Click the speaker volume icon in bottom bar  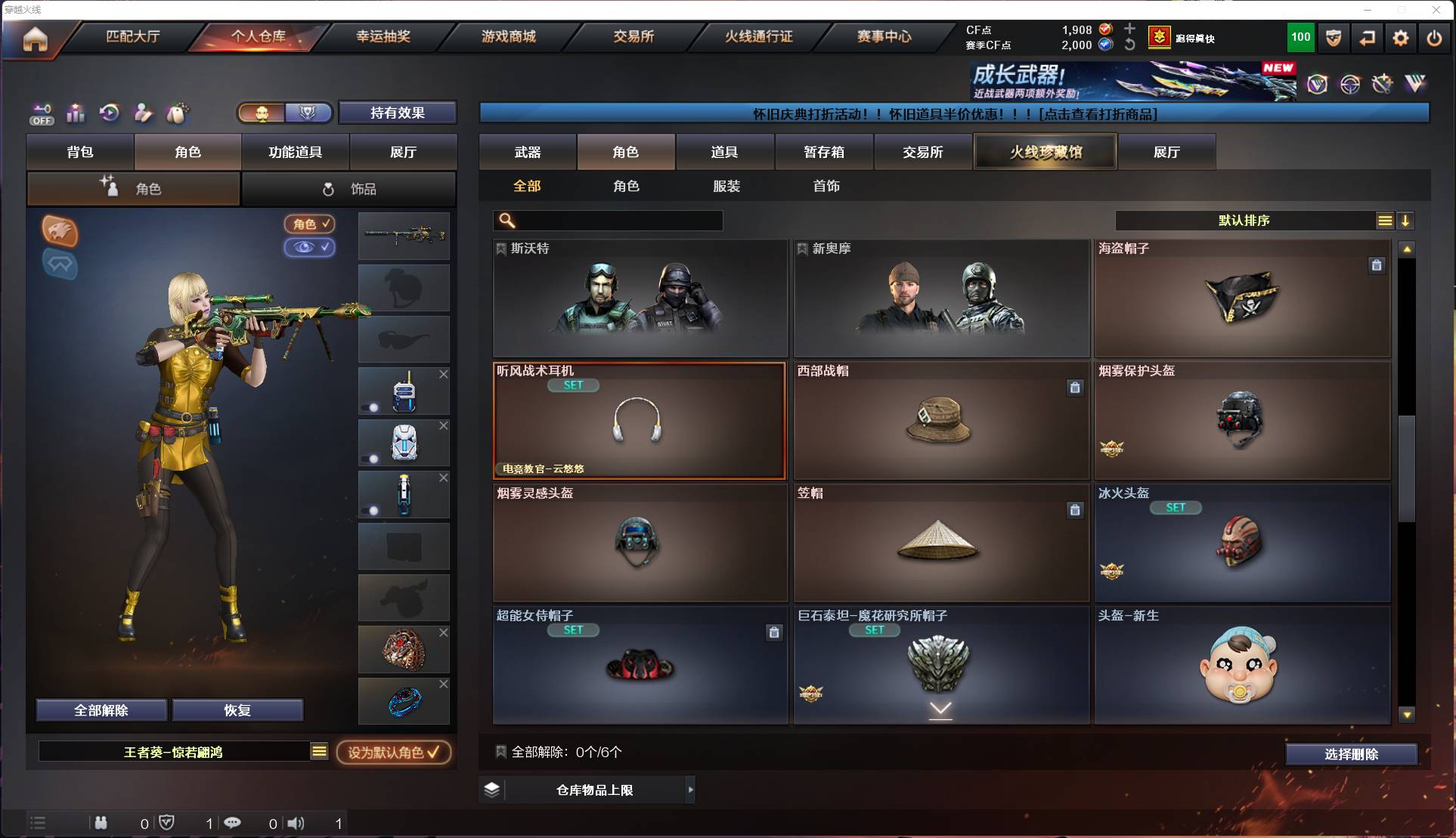point(296,824)
